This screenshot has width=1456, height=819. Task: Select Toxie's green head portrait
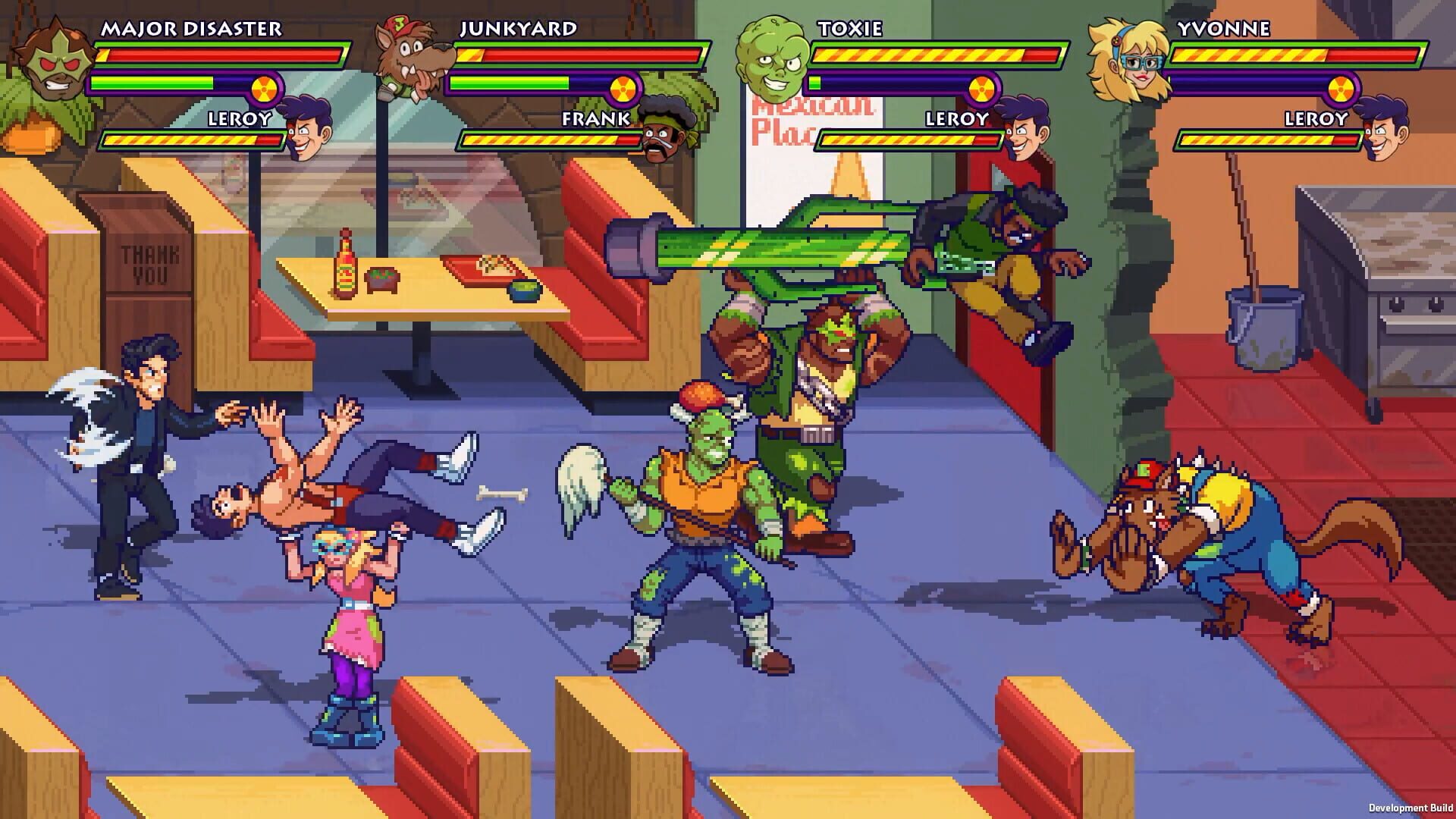tap(771, 57)
